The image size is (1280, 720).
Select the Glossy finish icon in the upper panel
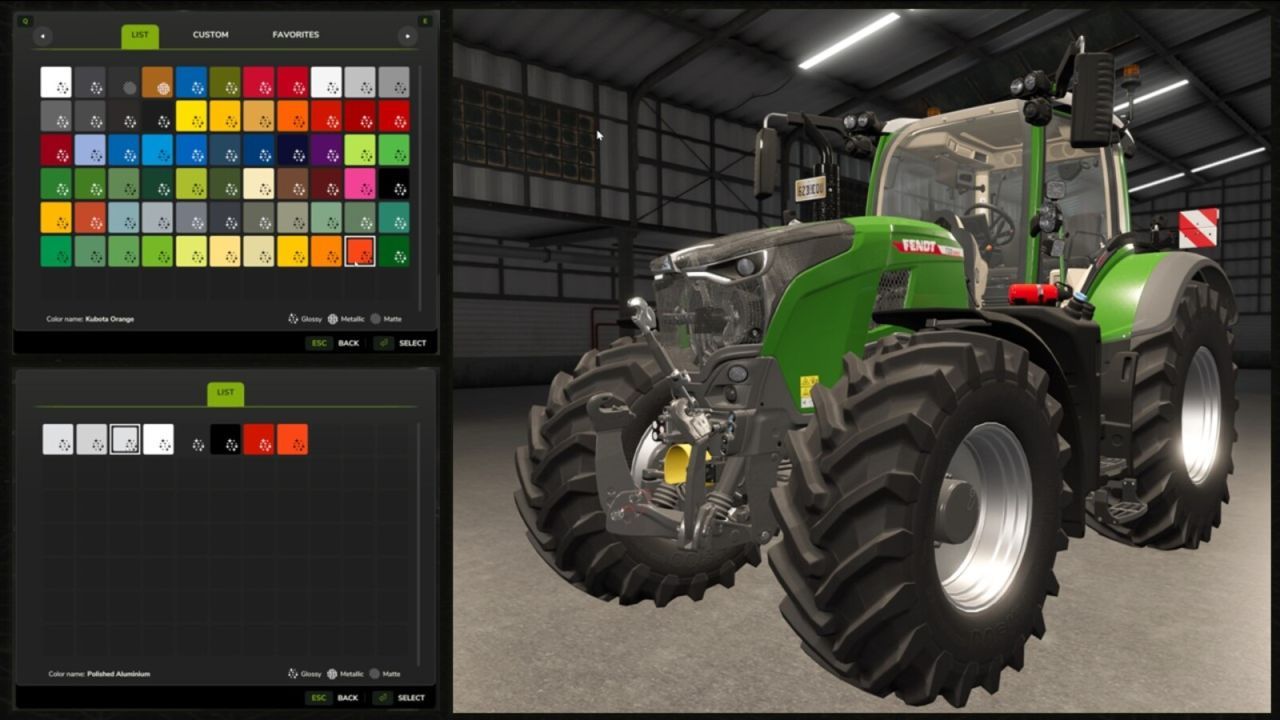pos(293,319)
